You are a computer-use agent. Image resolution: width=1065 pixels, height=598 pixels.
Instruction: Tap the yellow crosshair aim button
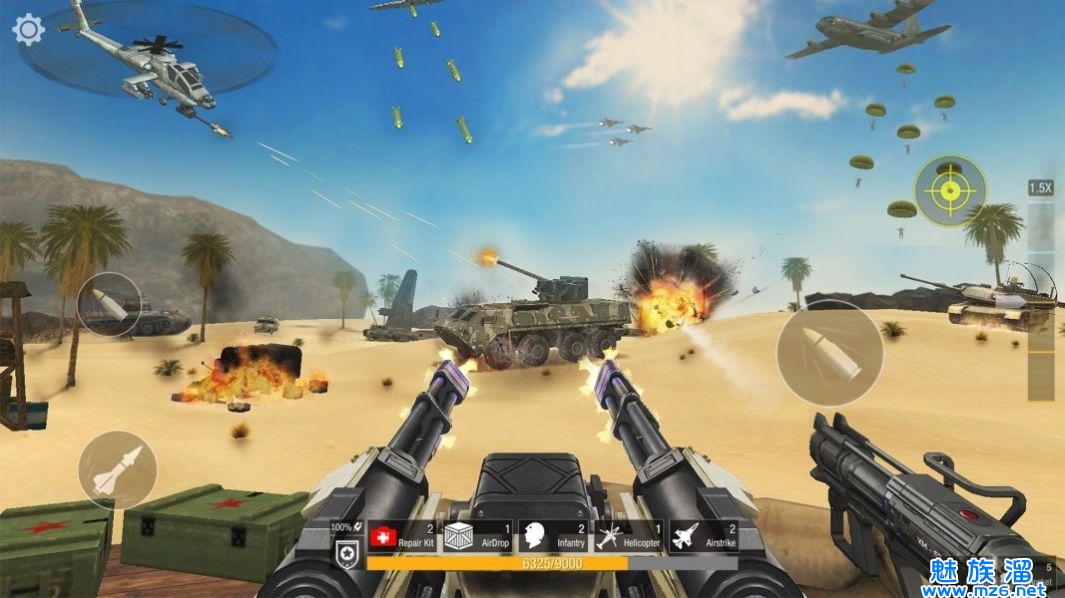[949, 190]
